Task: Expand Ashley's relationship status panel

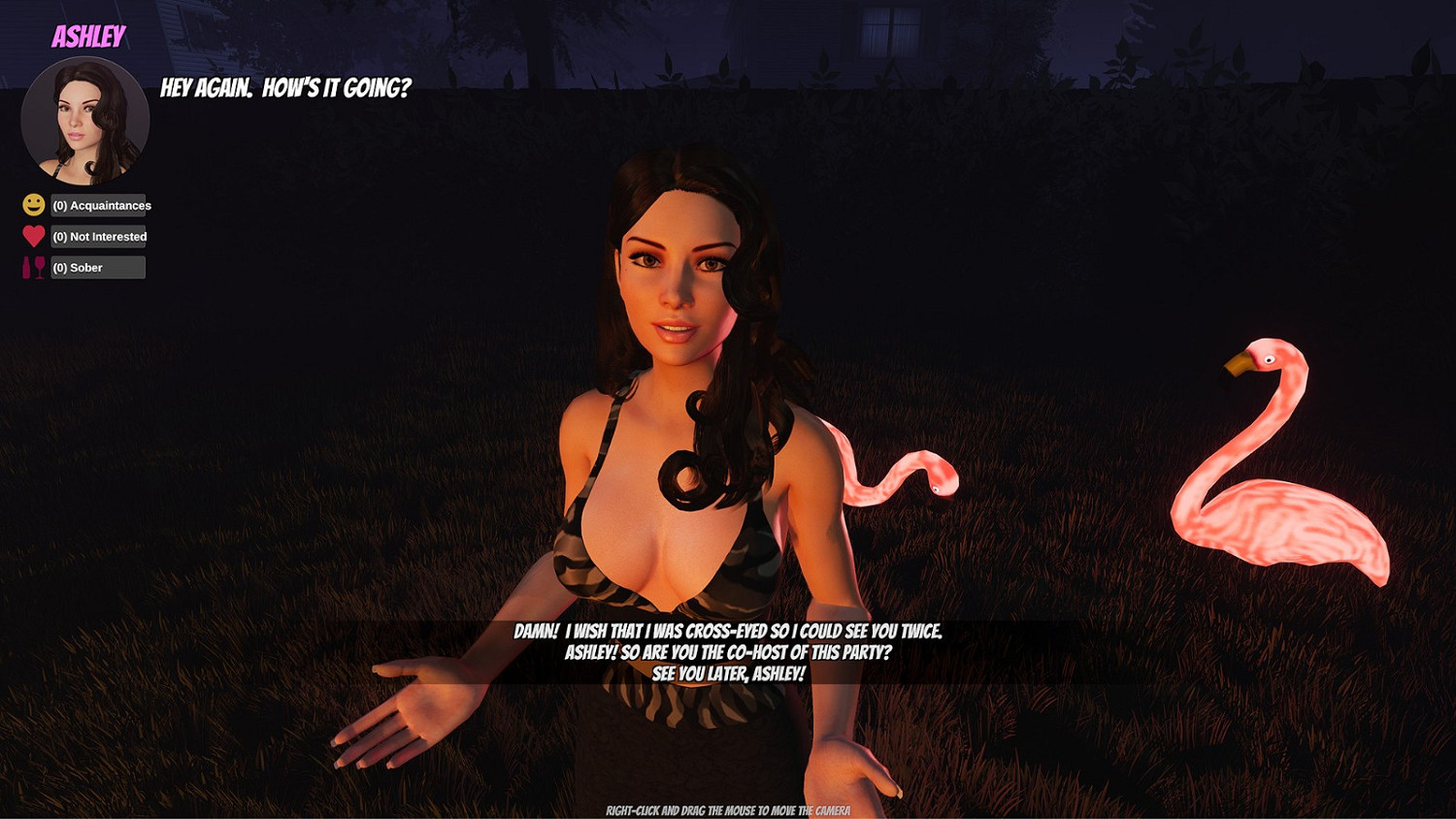Action: (x=83, y=236)
